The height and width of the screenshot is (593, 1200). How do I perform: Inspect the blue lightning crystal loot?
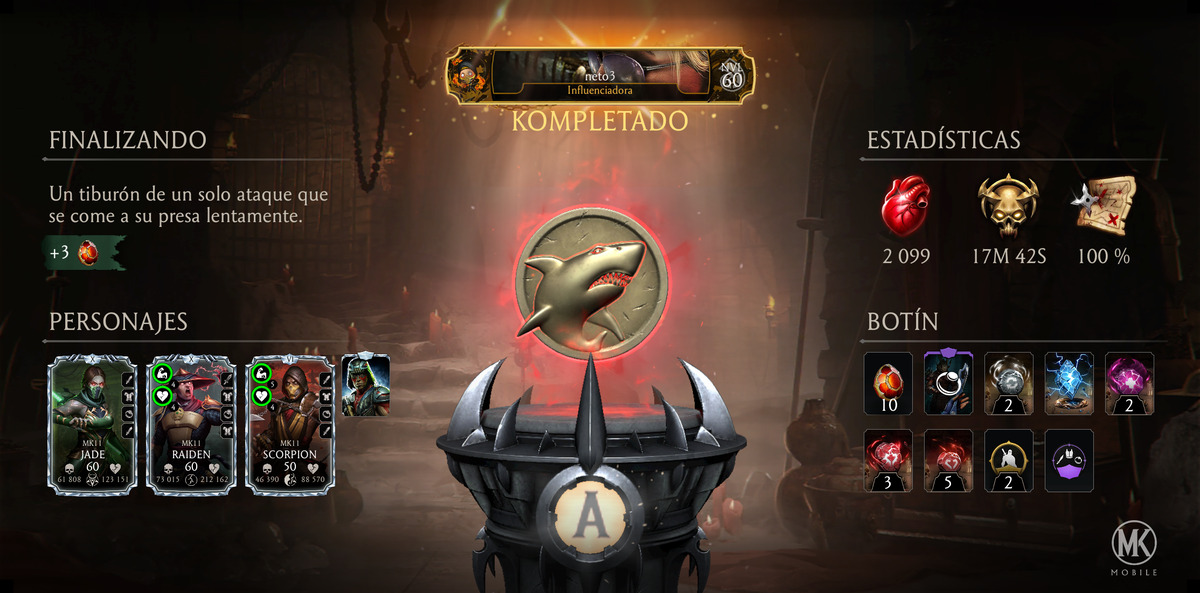point(1069,383)
